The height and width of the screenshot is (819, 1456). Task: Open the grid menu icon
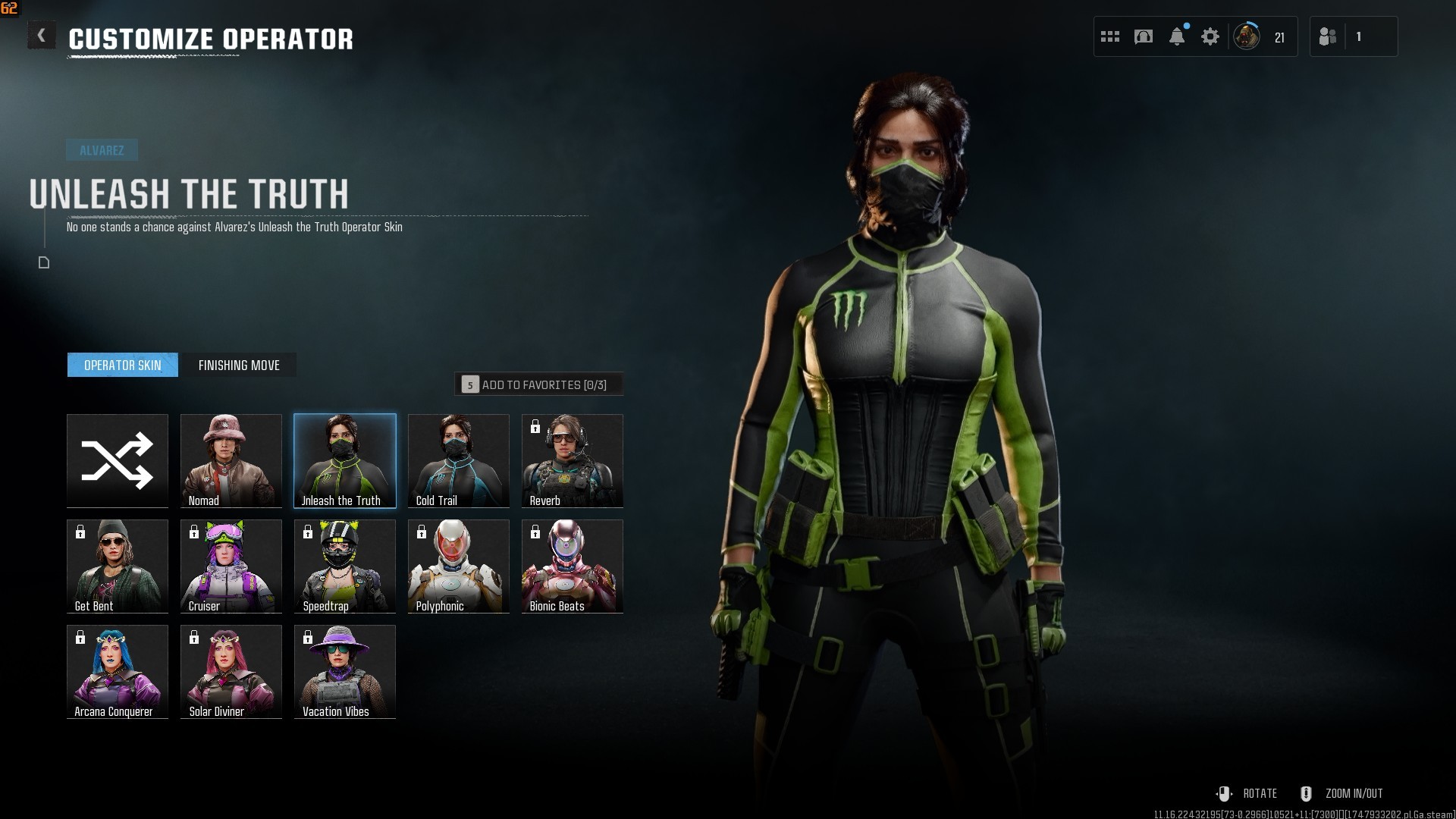tap(1110, 36)
